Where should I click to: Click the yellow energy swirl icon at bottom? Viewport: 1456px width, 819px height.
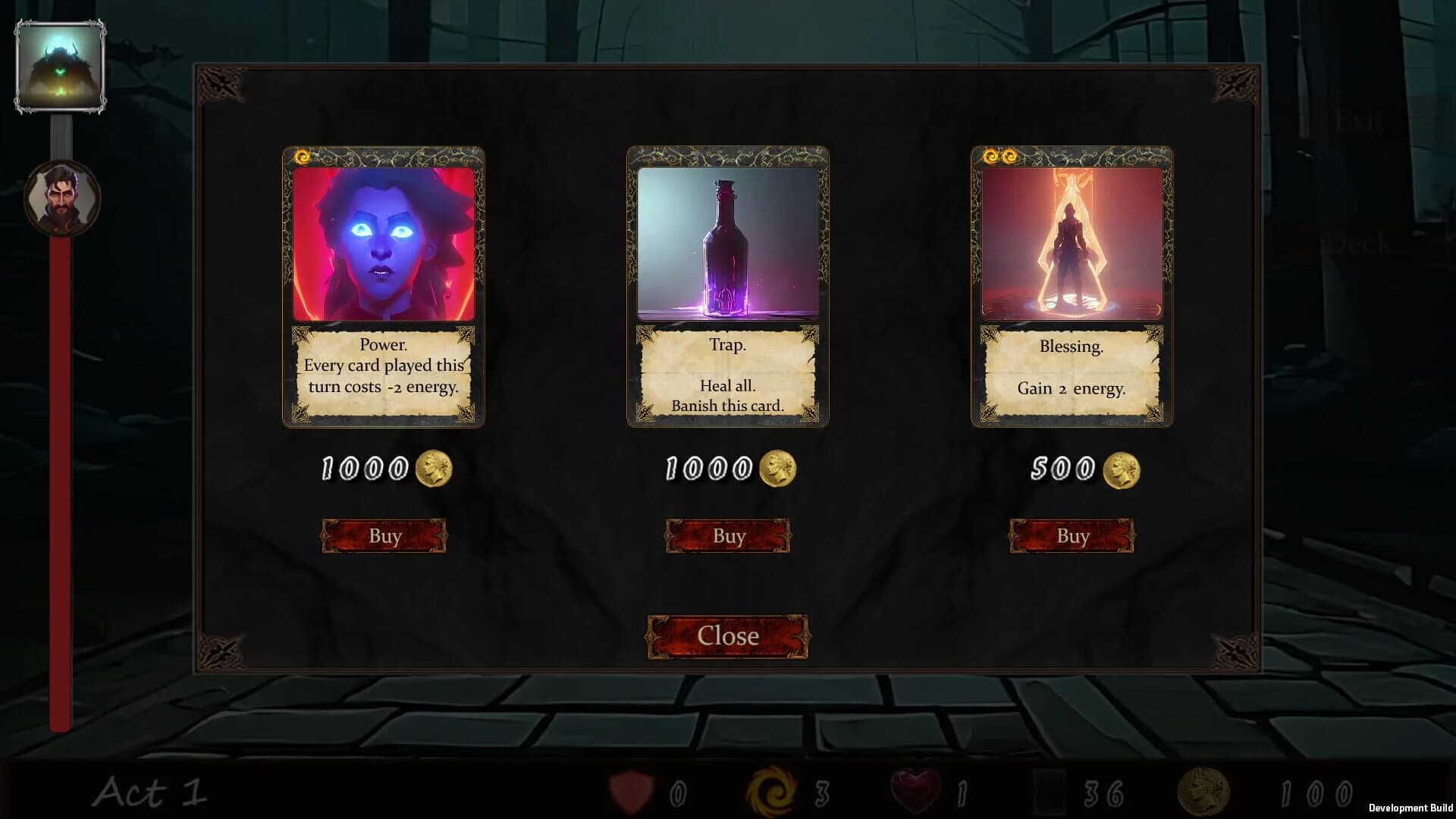772,791
